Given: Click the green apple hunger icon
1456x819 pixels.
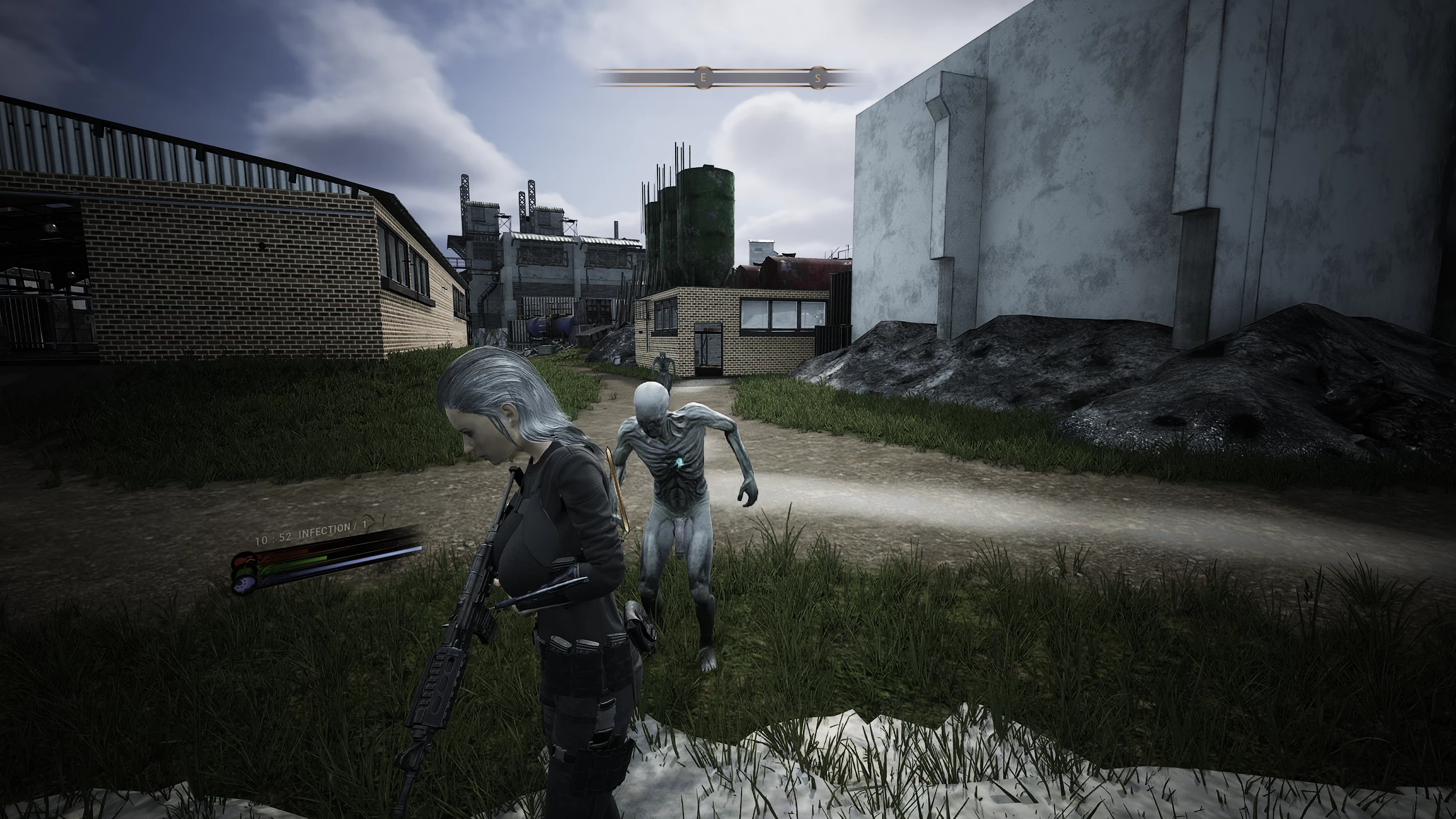Looking at the screenshot, I should tap(247, 571).
